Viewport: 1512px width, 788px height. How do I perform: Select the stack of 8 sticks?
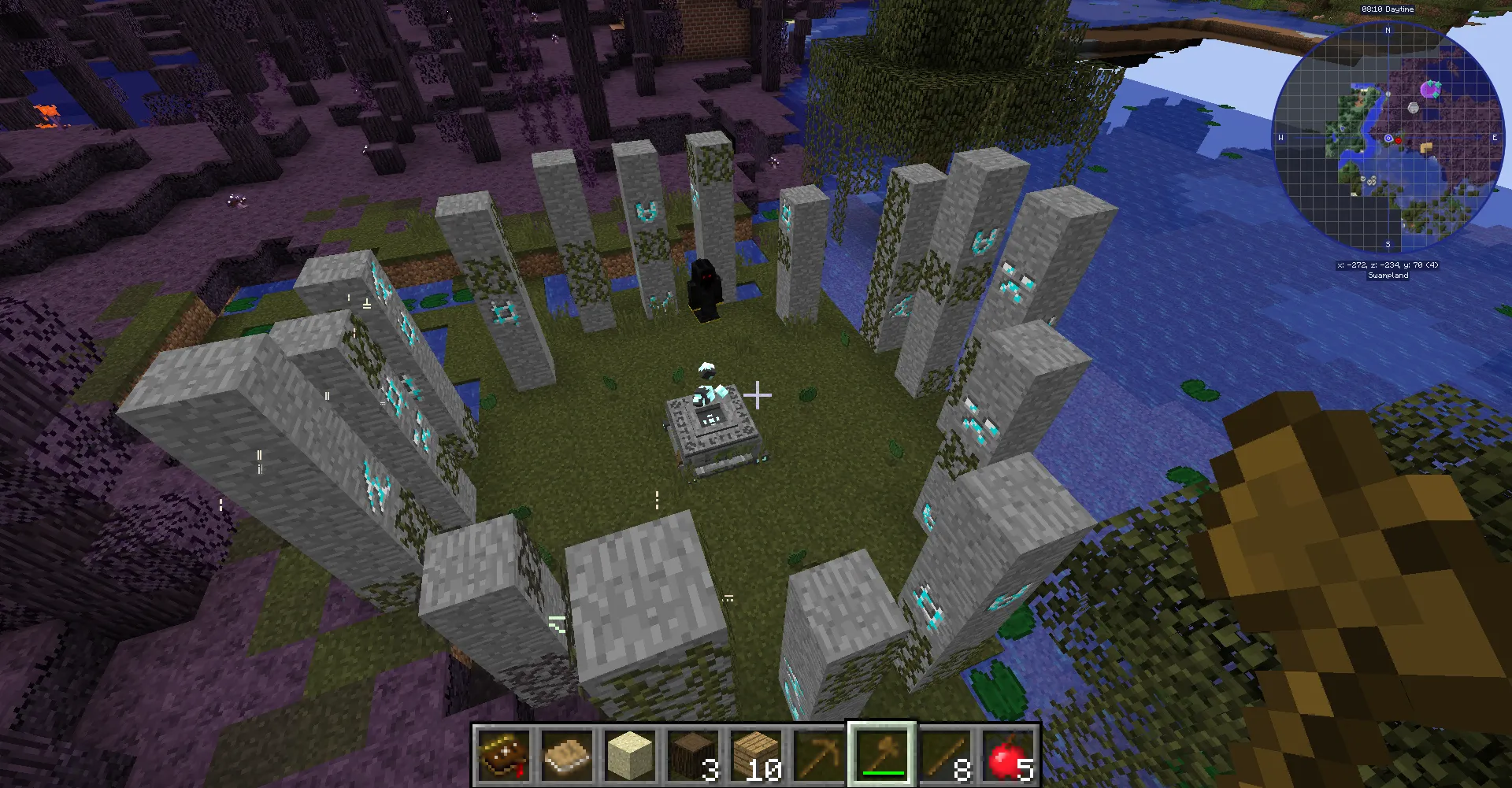(945, 754)
